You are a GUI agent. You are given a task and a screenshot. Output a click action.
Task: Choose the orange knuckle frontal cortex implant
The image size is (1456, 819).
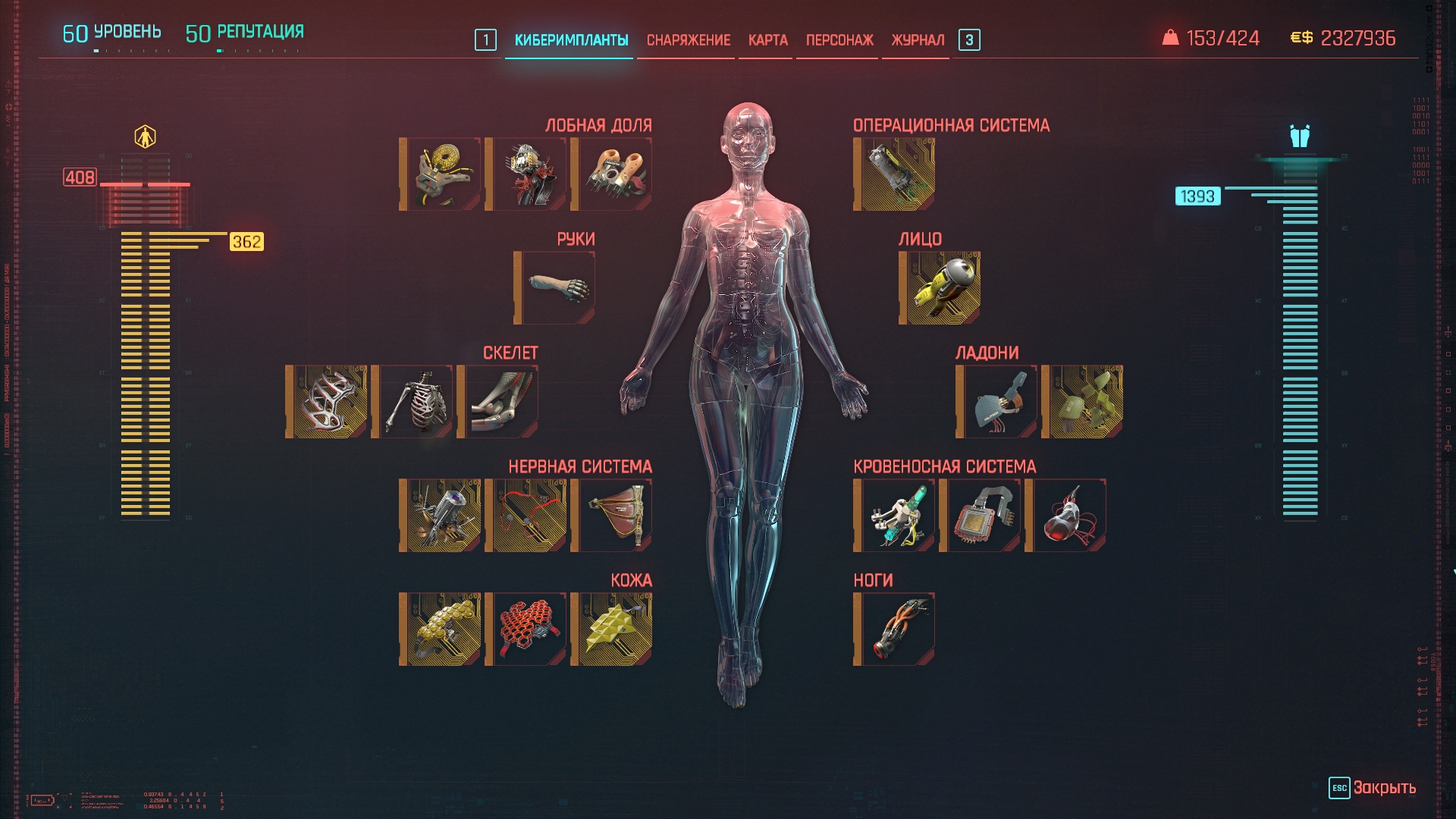click(x=612, y=174)
